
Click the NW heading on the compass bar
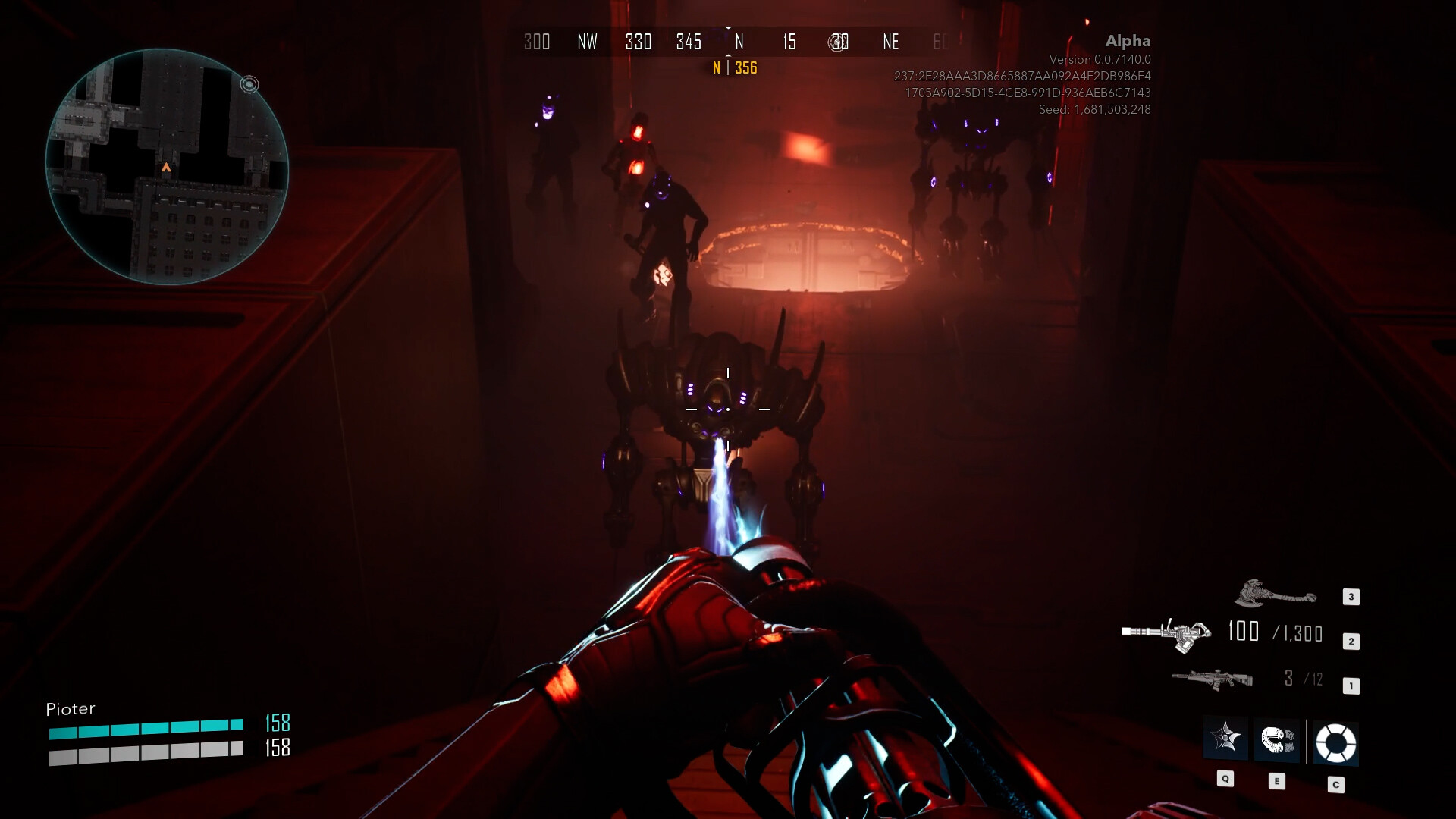587,42
